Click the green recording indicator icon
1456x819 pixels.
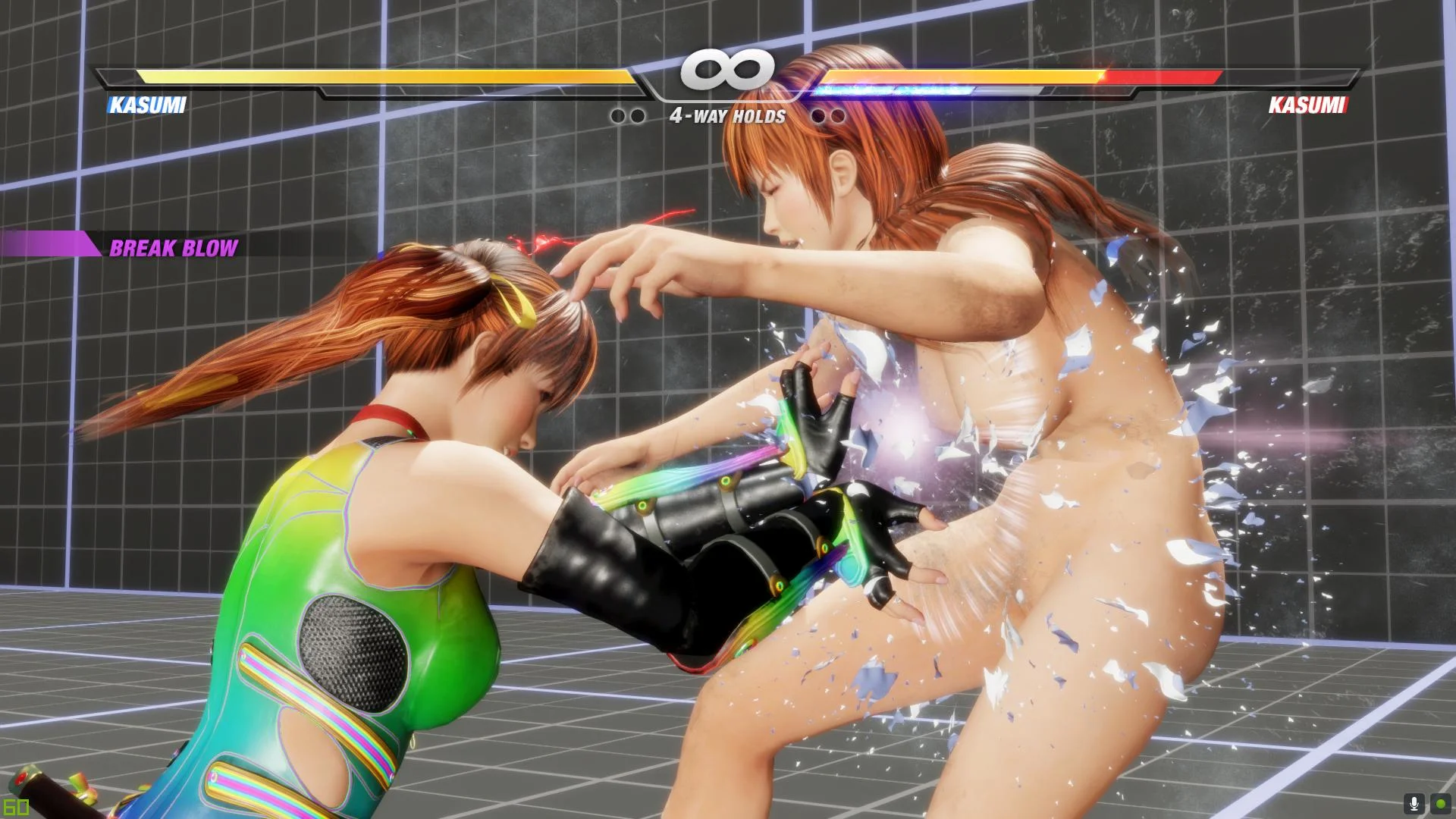1440,804
